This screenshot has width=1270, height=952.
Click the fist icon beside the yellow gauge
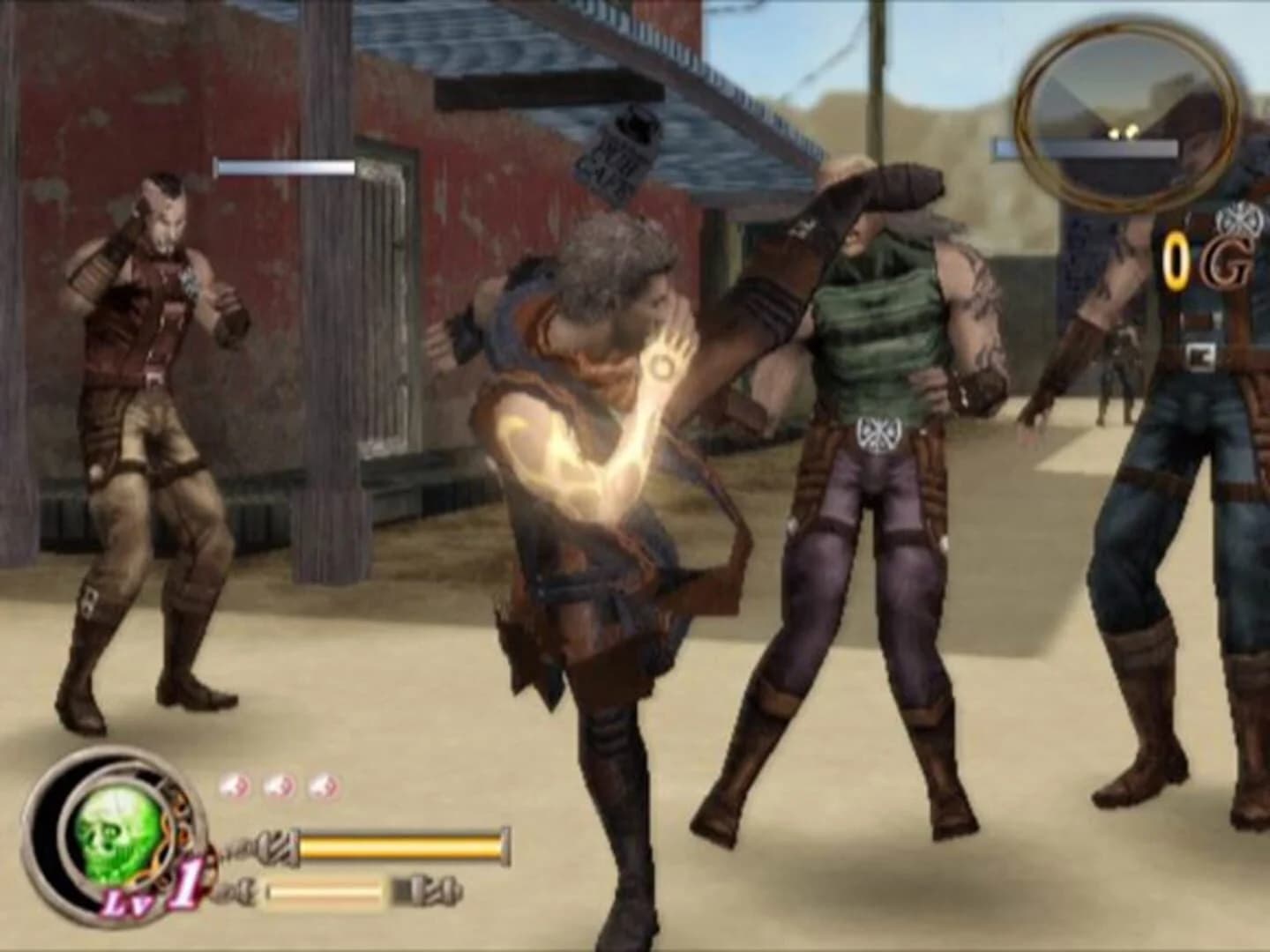(278, 846)
